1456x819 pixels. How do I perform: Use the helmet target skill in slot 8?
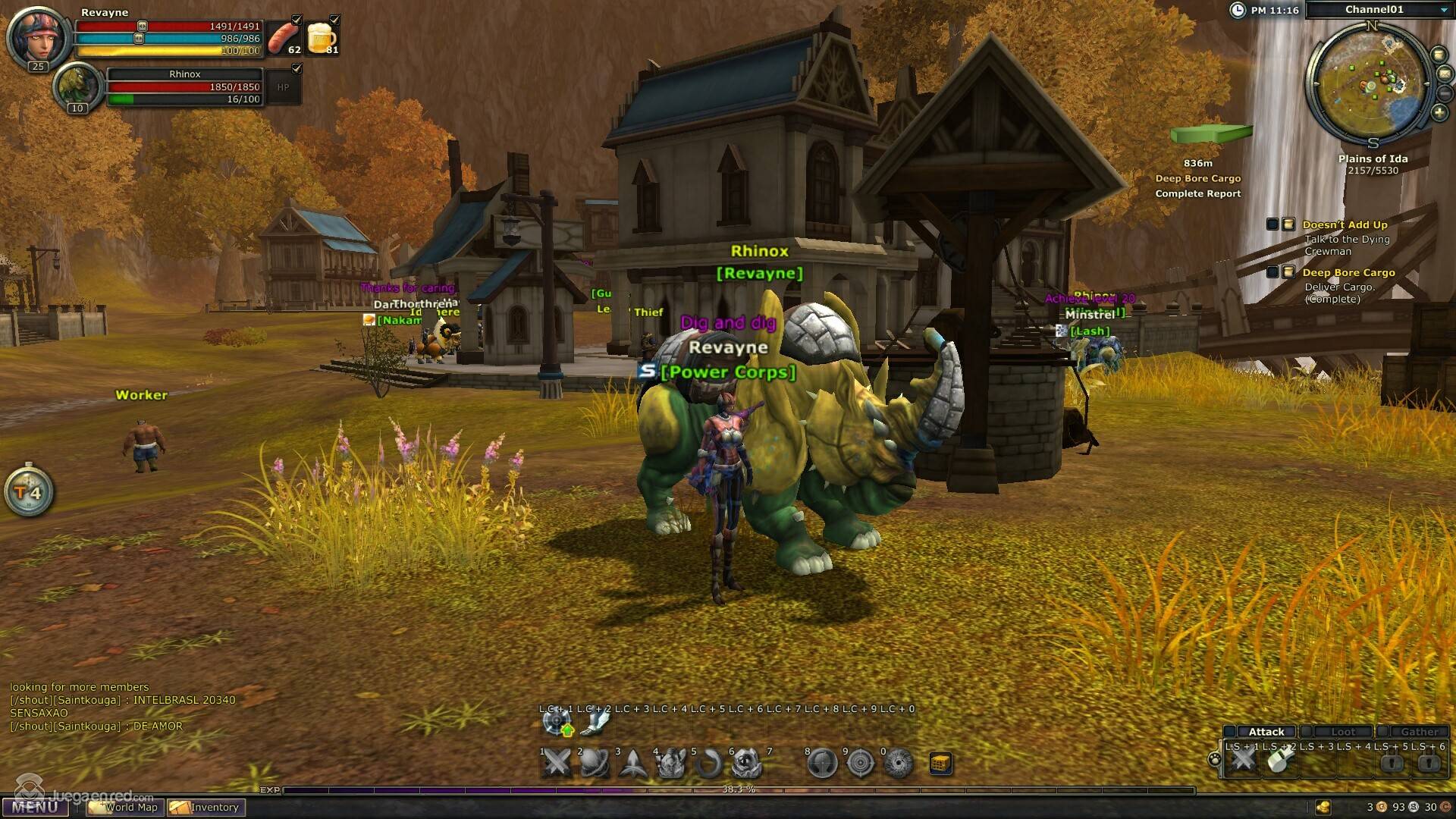(x=822, y=763)
